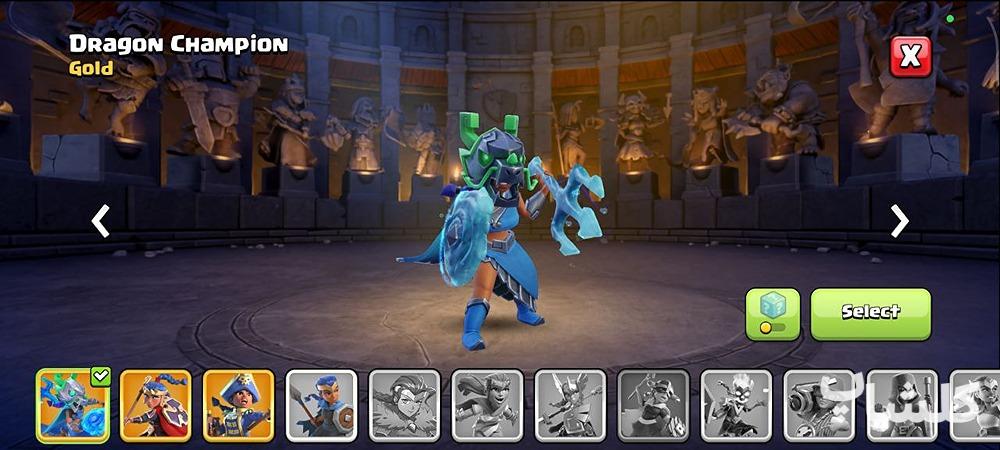
Task: Select the default blue champion with spear
Action: point(322,405)
